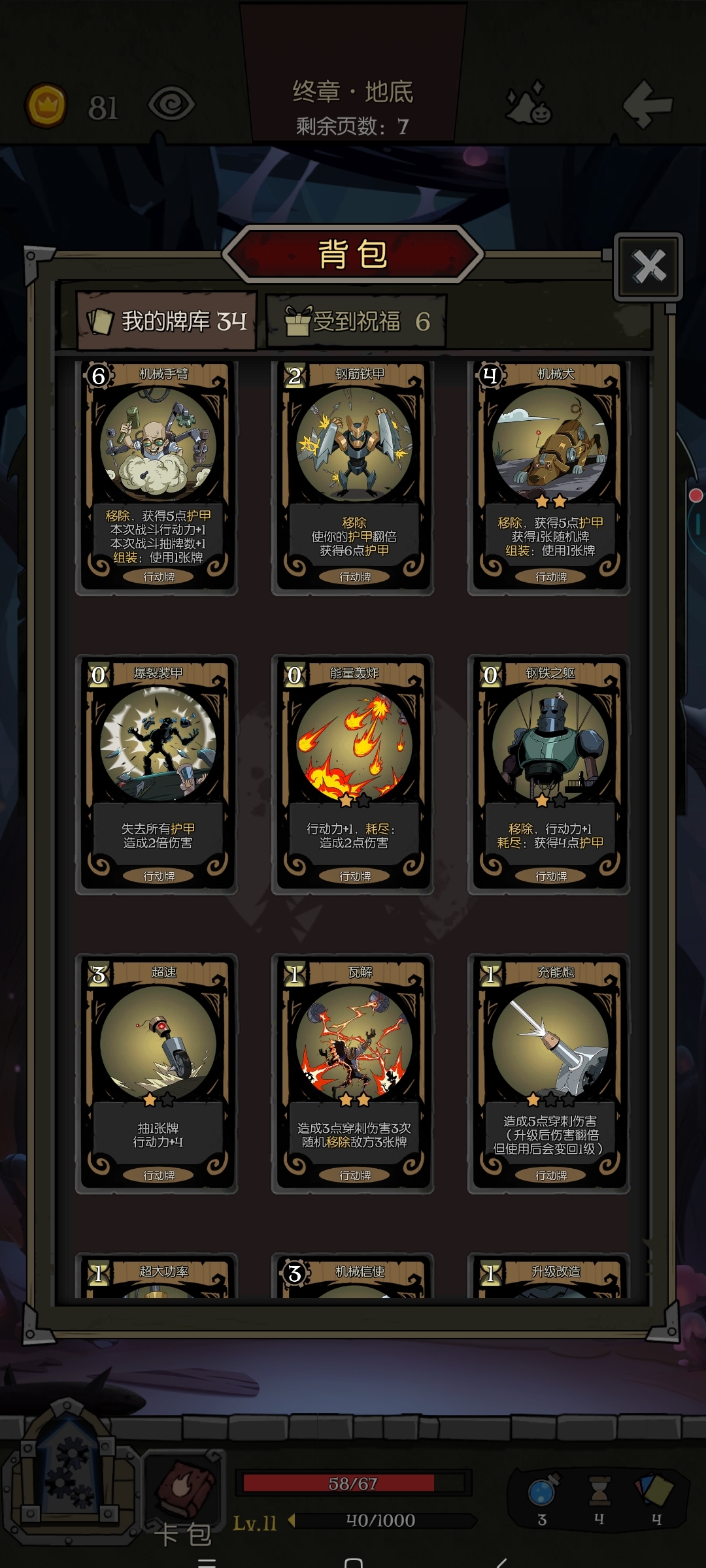Choose the 钢筋铁甲 card
The height and width of the screenshot is (1568, 706).
[353, 477]
